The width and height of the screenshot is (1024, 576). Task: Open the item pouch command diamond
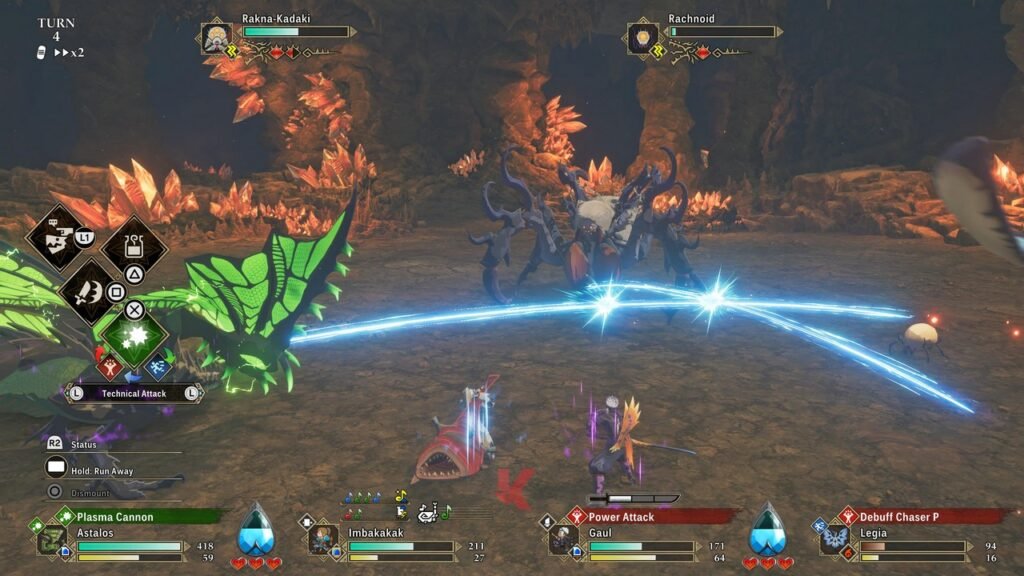pyautogui.click(x=133, y=244)
